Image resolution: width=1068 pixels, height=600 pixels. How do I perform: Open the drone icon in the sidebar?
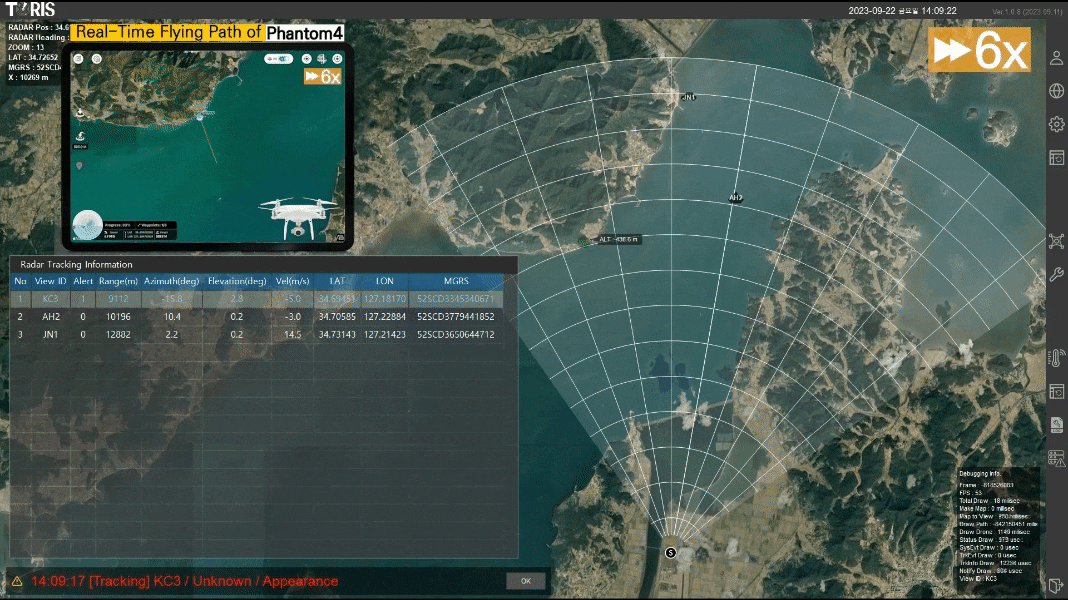coord(1056,241)
